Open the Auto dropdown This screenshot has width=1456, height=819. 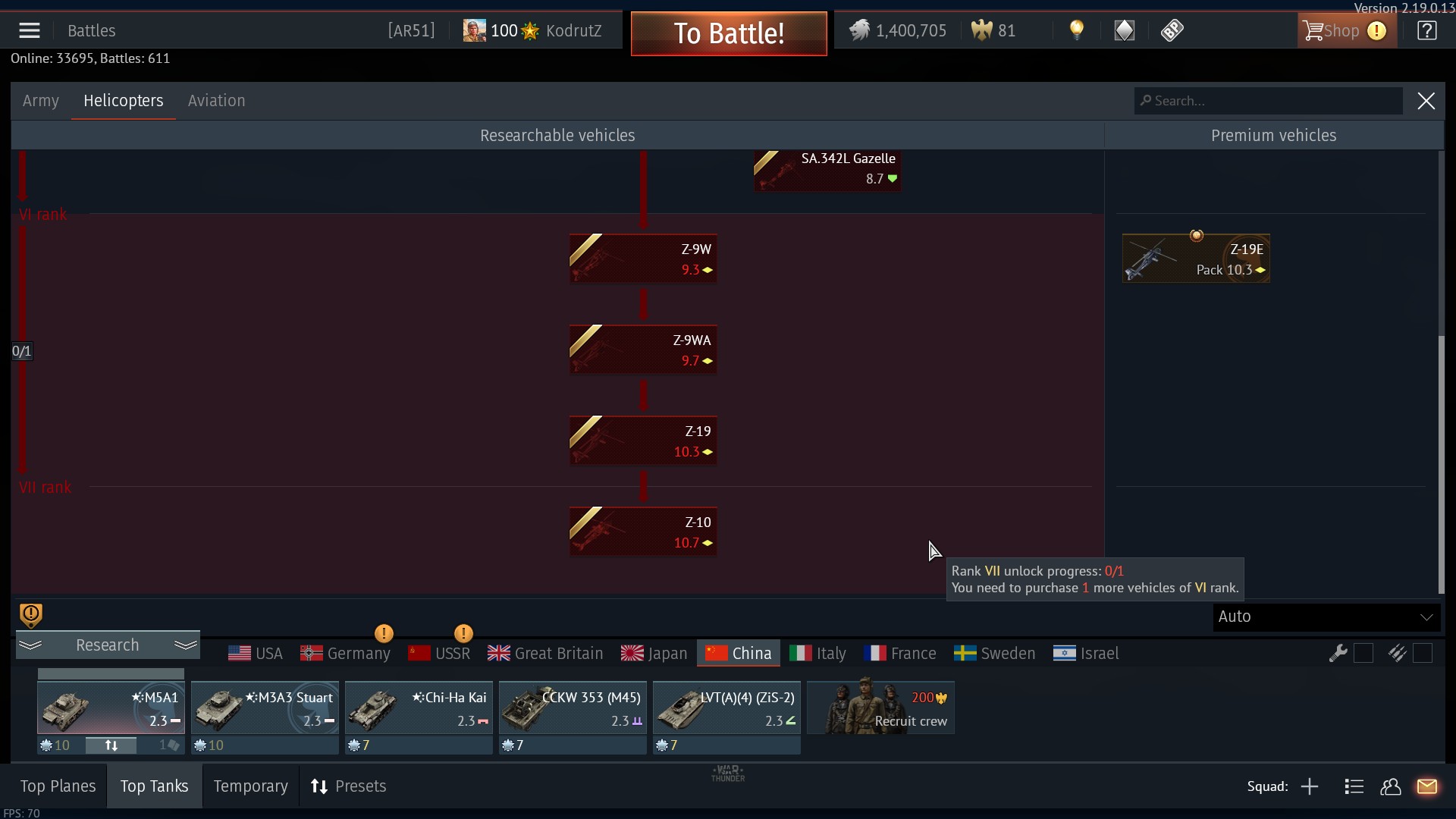click(1326, 617)
